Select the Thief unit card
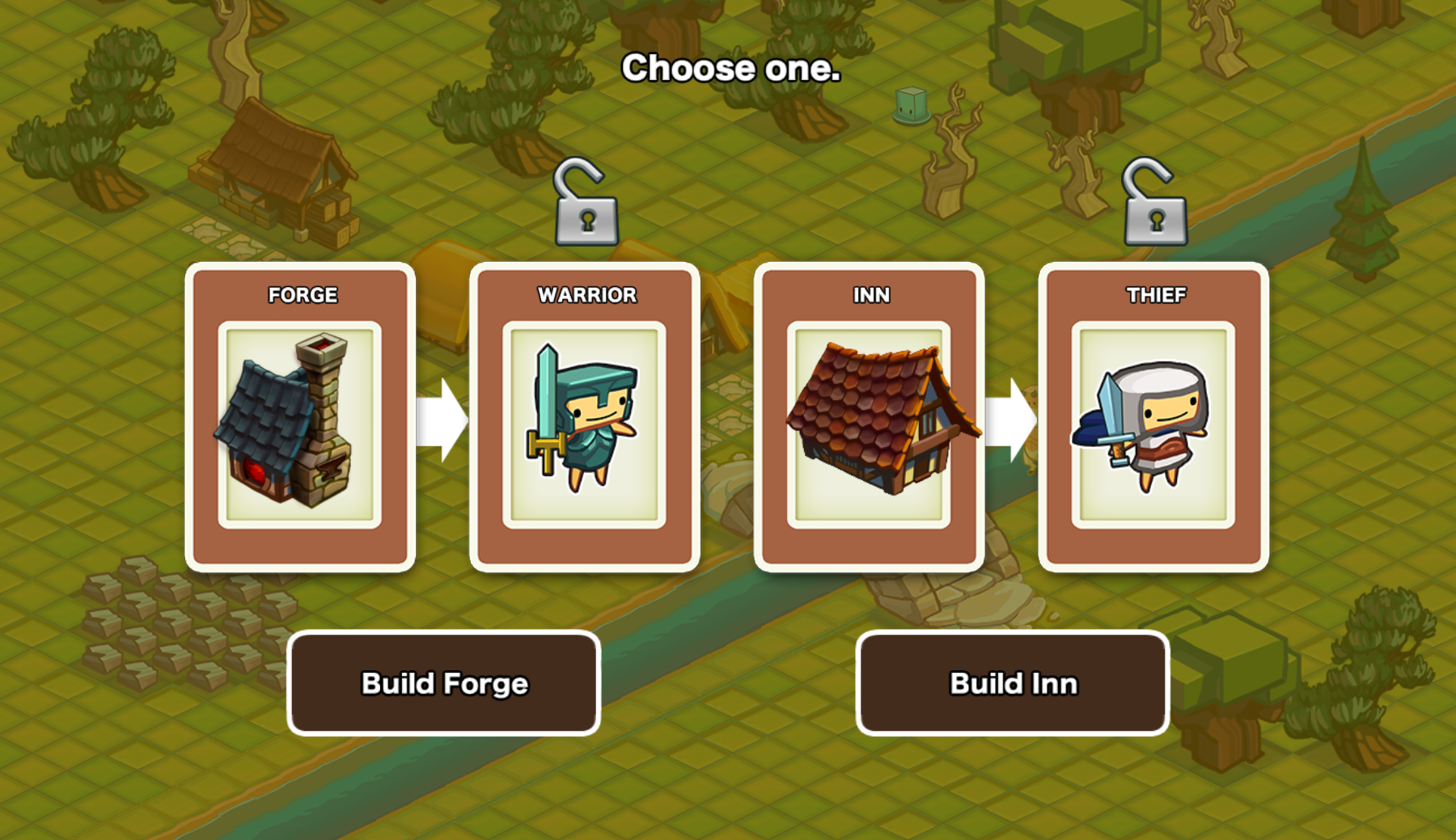This screenshot has height=840, width=1456. click(1153, 417)
